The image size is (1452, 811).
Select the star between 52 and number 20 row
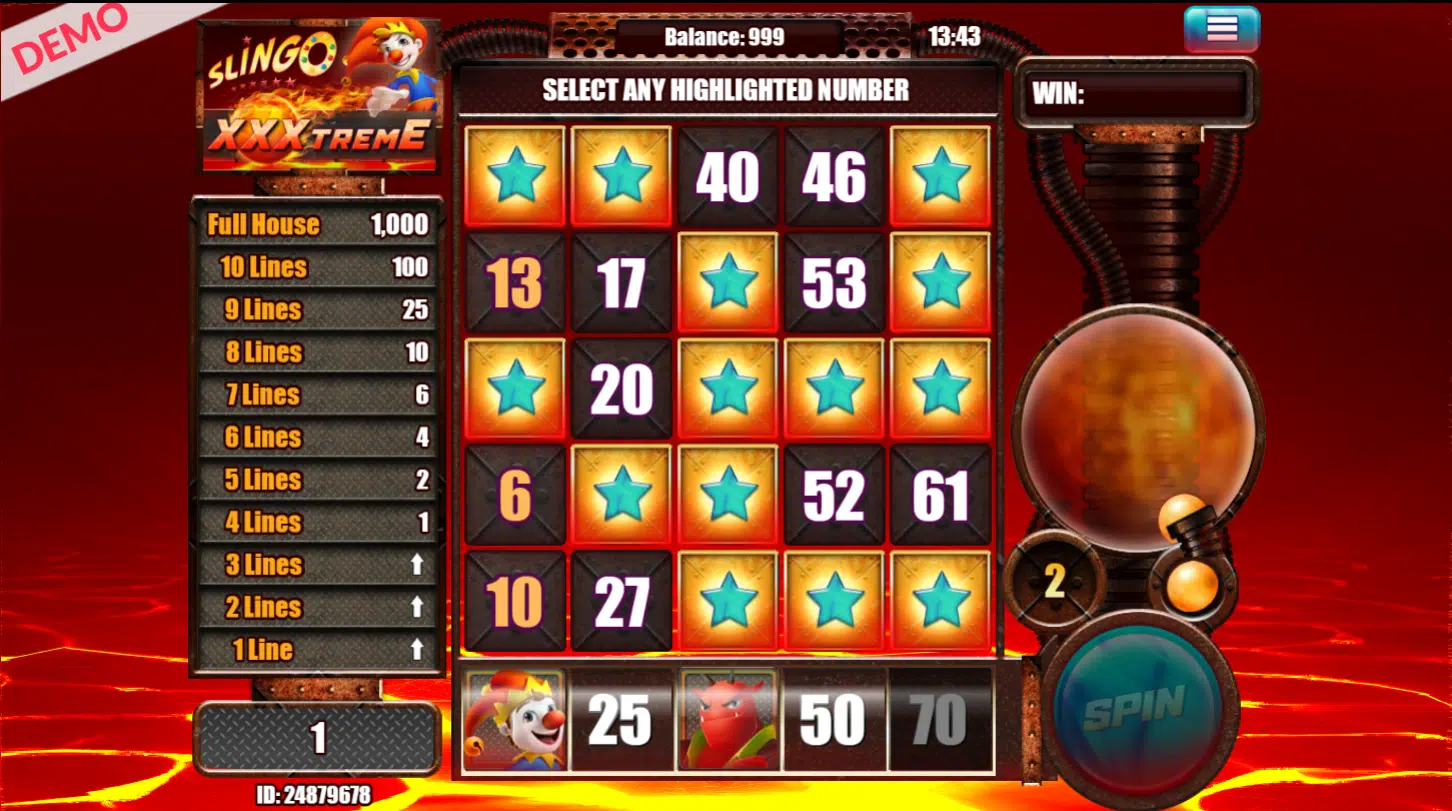click(727, 493)
